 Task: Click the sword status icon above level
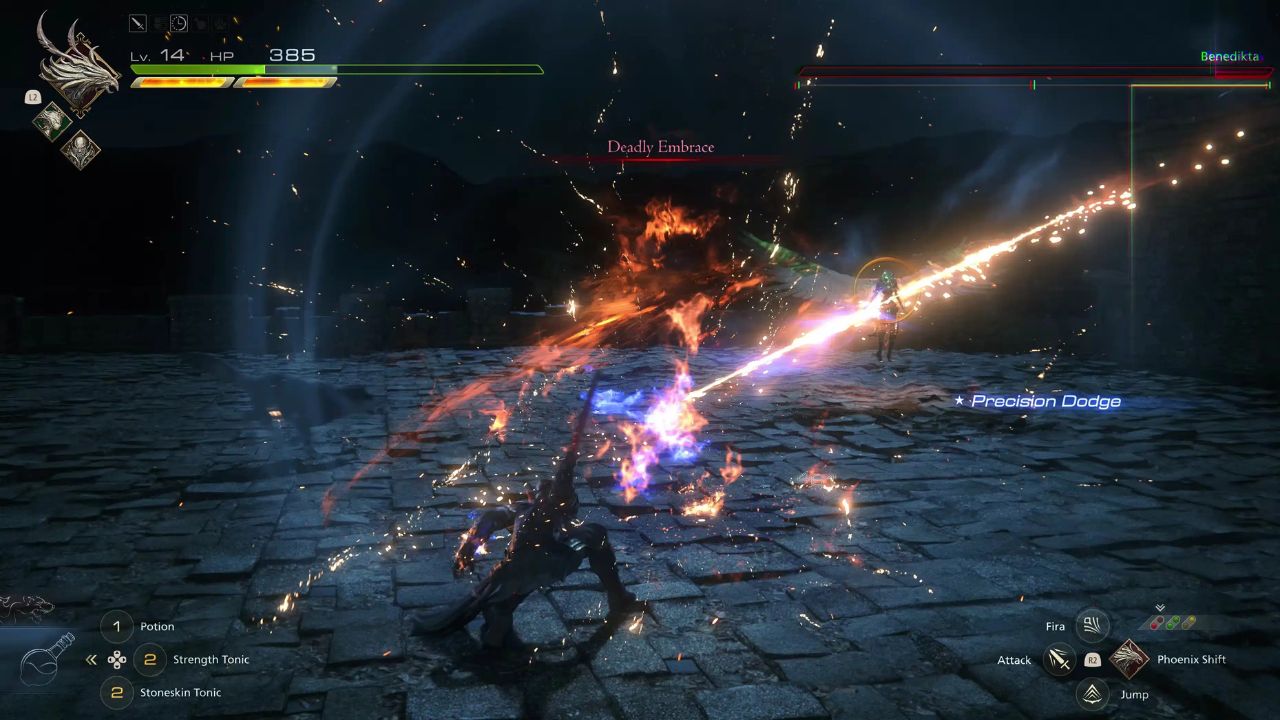click(x=138, y=22)
